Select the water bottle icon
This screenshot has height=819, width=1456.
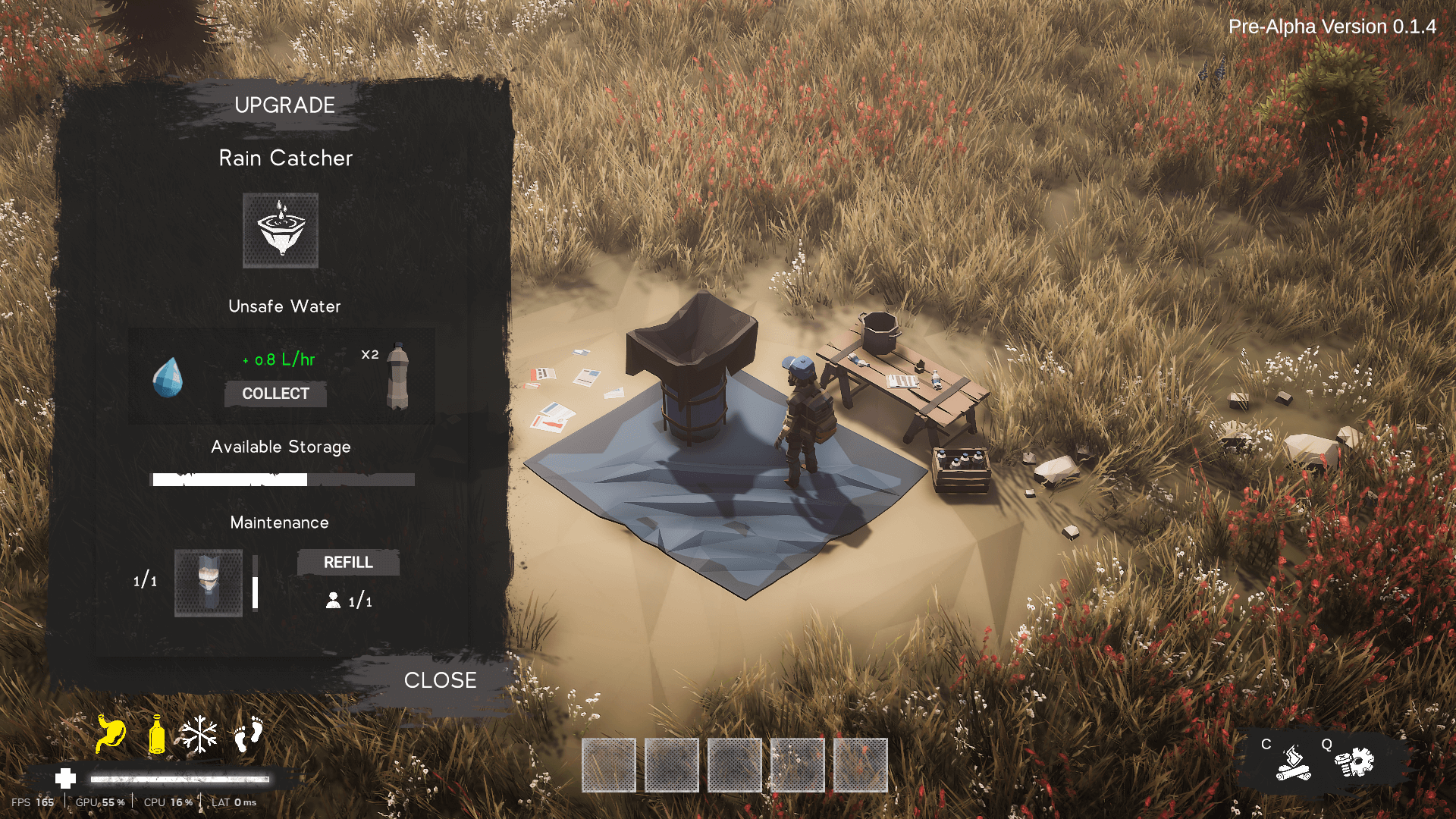point(397,376)
